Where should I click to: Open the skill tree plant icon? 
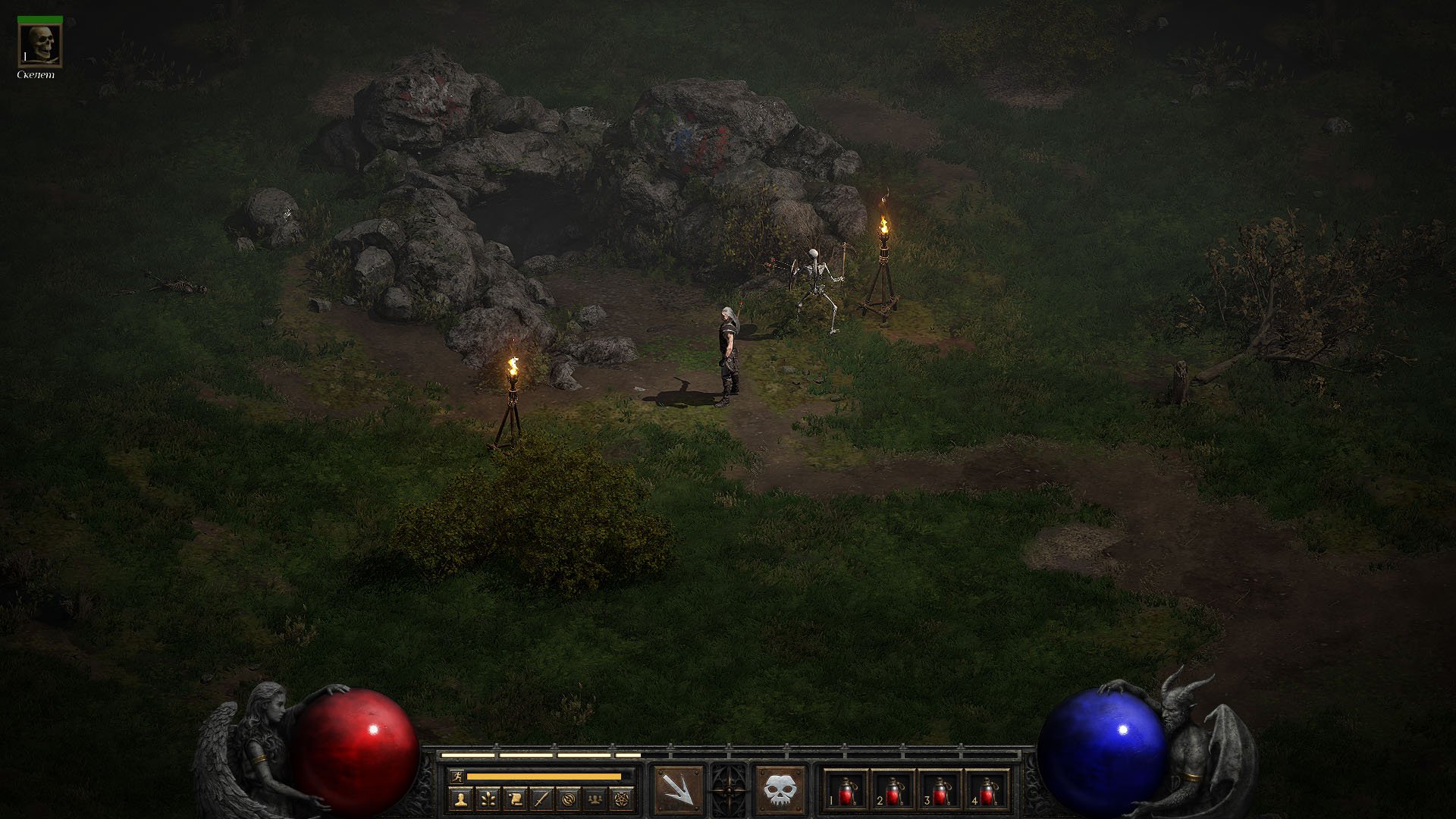(x=488, y=799)
